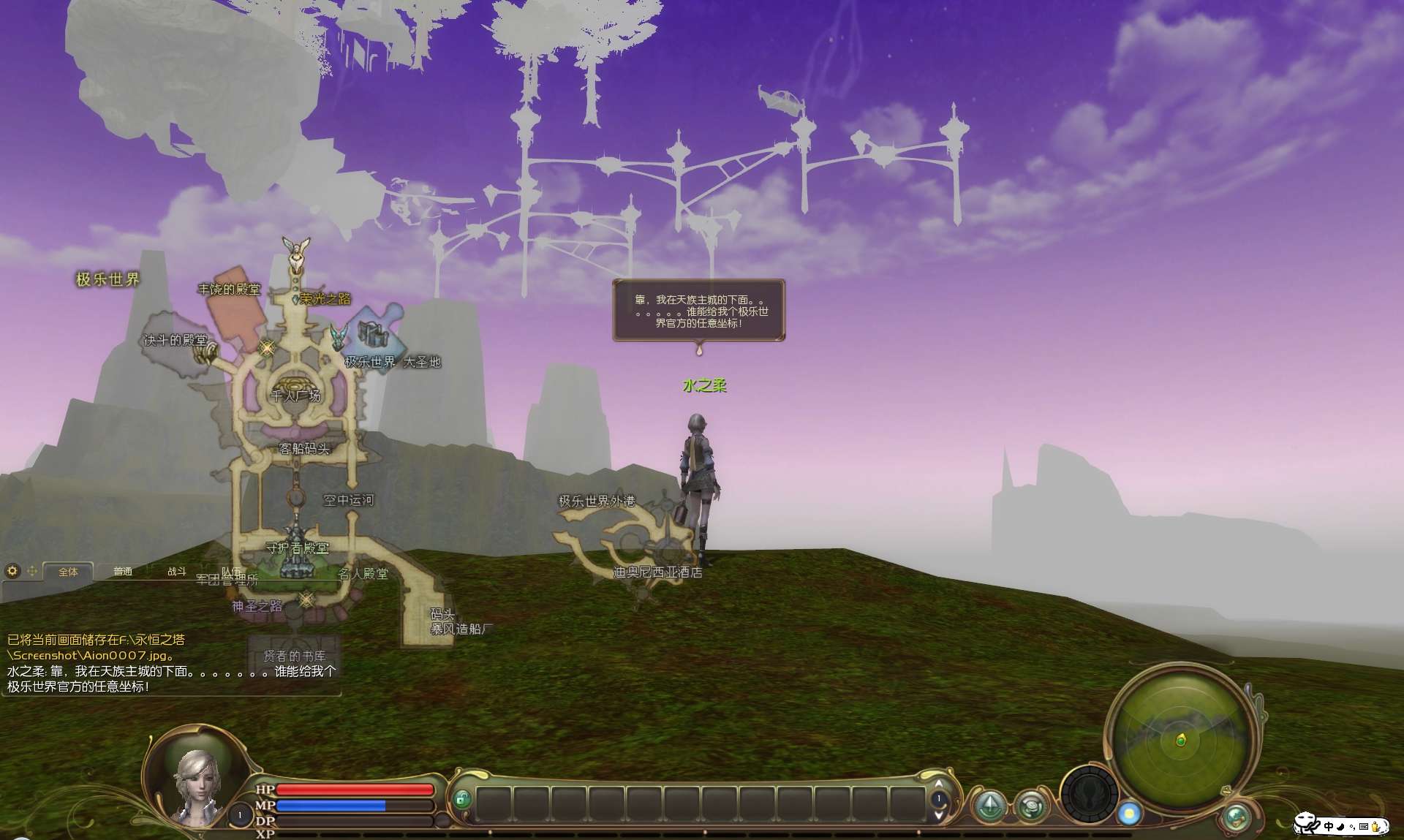Click the 中 input method indicator
1404x840 pixels.
1328,826
